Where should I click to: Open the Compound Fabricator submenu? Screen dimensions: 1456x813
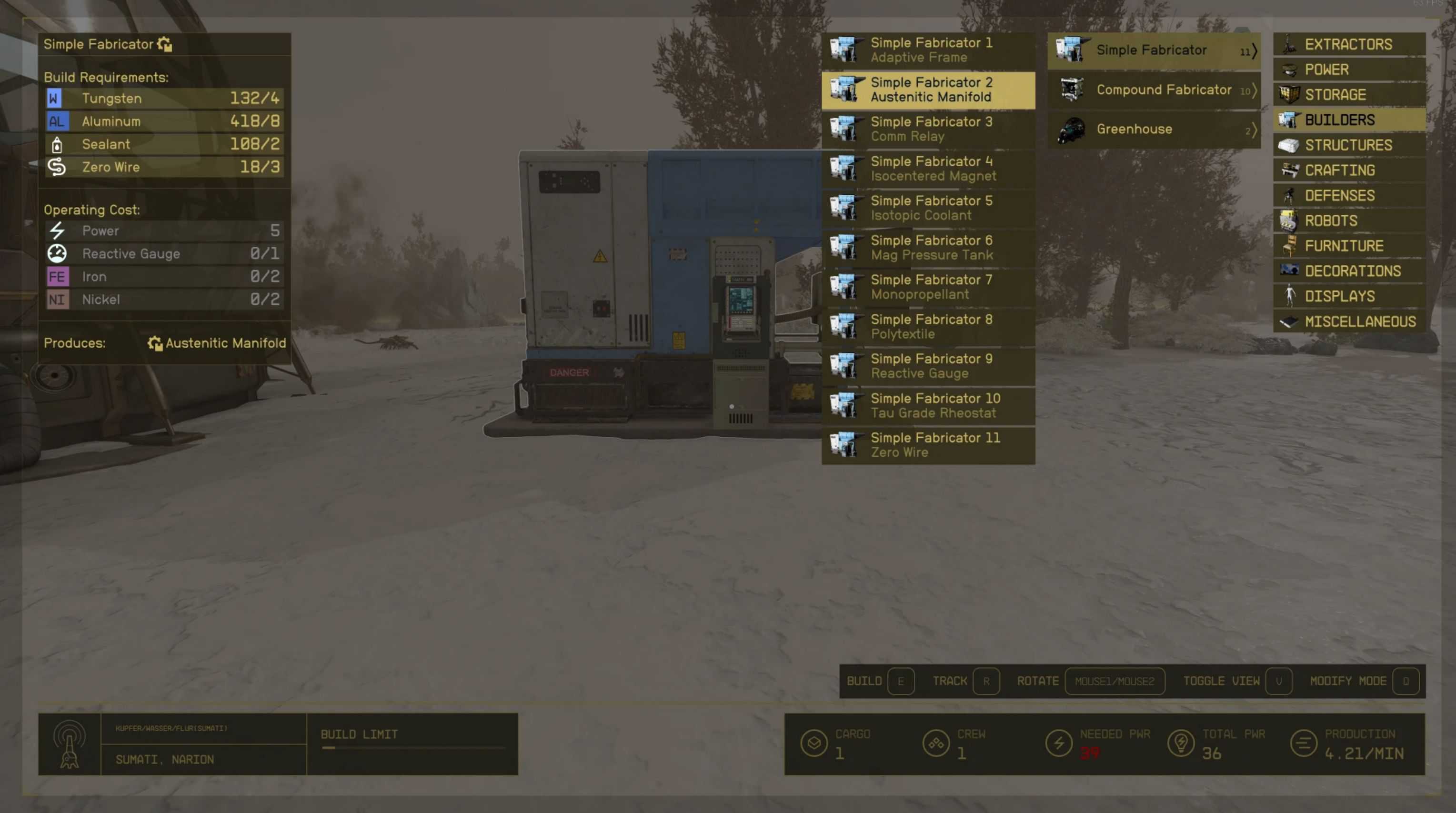click(1154, 90)
